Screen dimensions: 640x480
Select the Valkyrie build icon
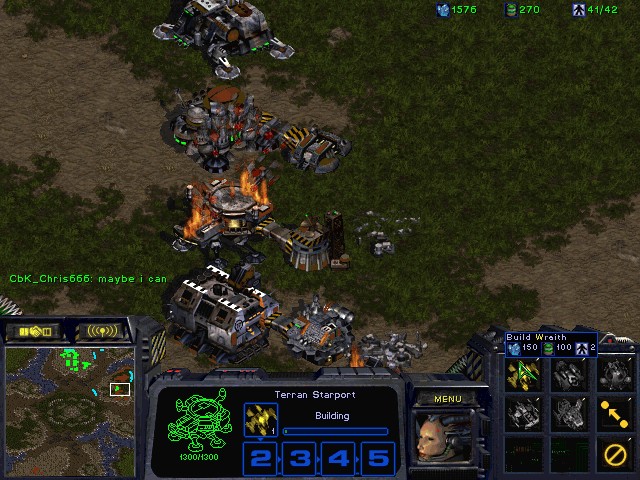coord(568,412)
